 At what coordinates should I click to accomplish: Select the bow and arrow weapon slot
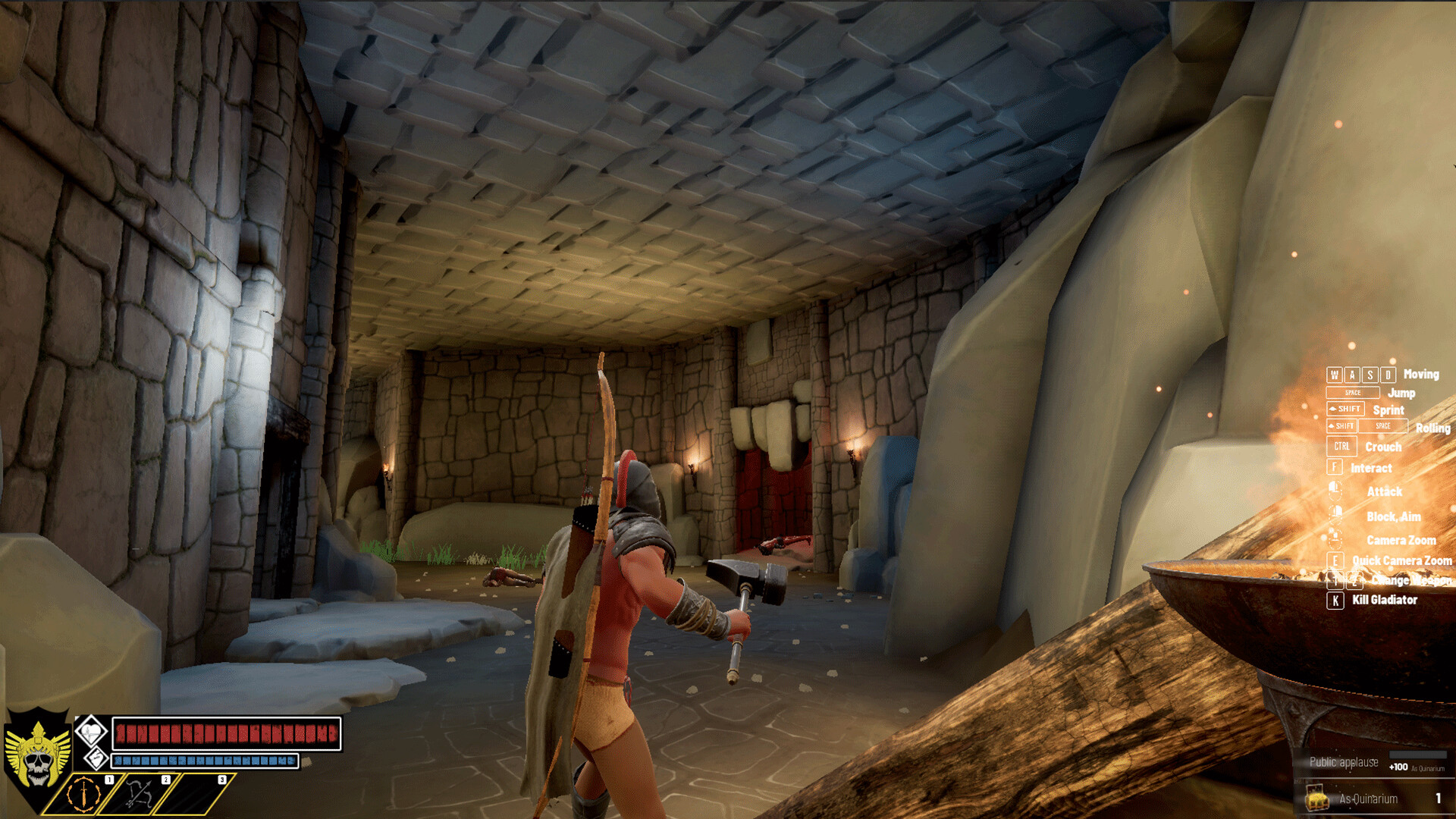click(x=139, y=794)
